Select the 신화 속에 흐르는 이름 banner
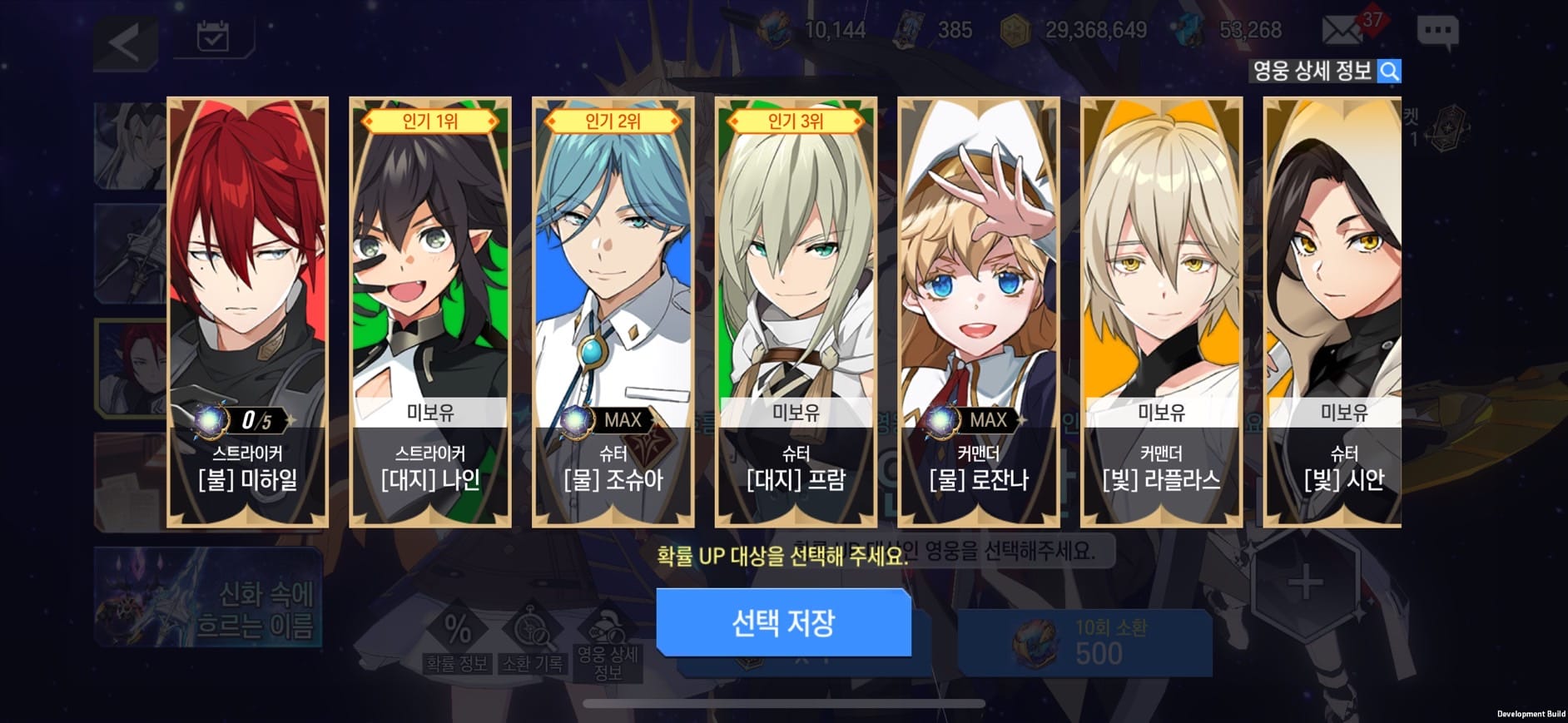1568x723 pixels. [x=208, y=597]
